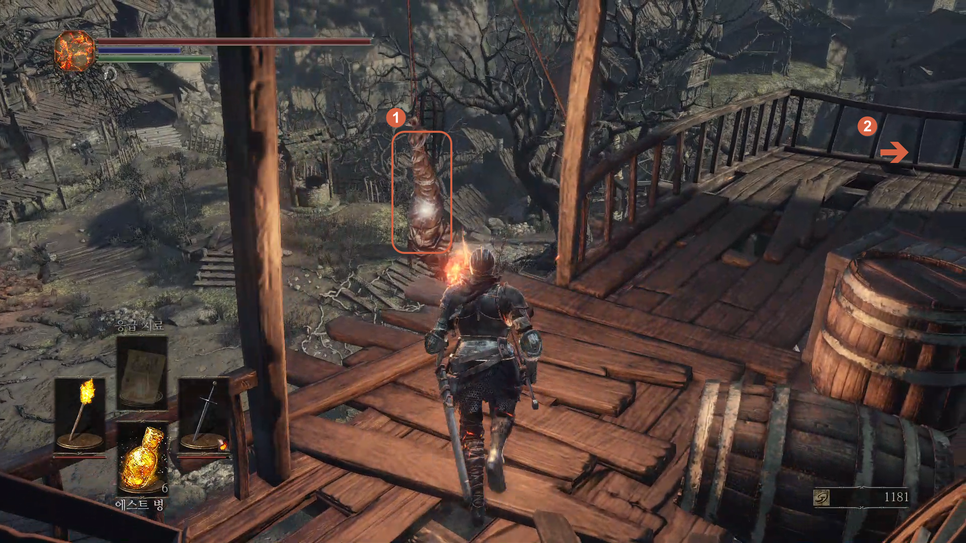The width and height of the screenshot is (966, 543).
Task: Click the orange number 1 annotation marker
Action: [397, 117]
